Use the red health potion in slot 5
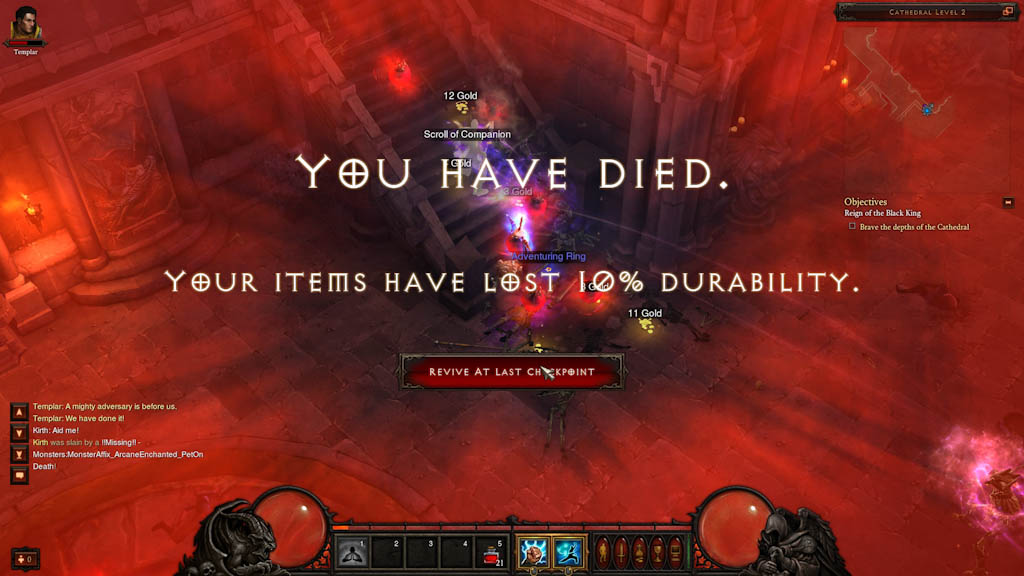This screenshot has height=576, width=1024. [491, 552]
